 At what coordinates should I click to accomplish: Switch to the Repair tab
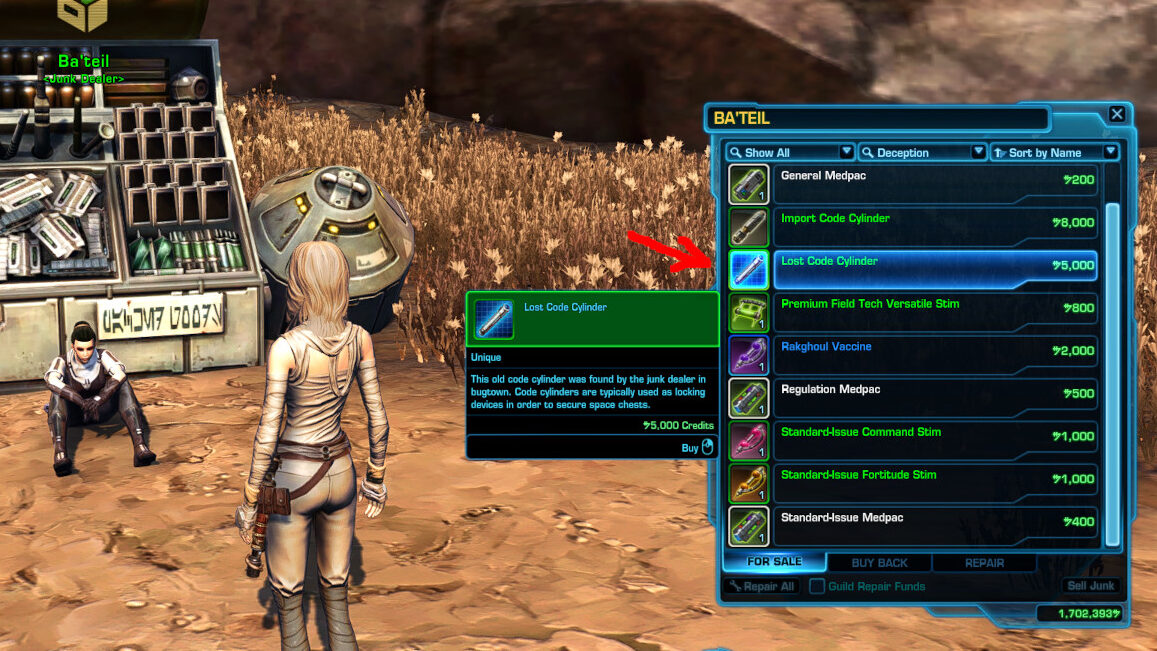point(984,563)
